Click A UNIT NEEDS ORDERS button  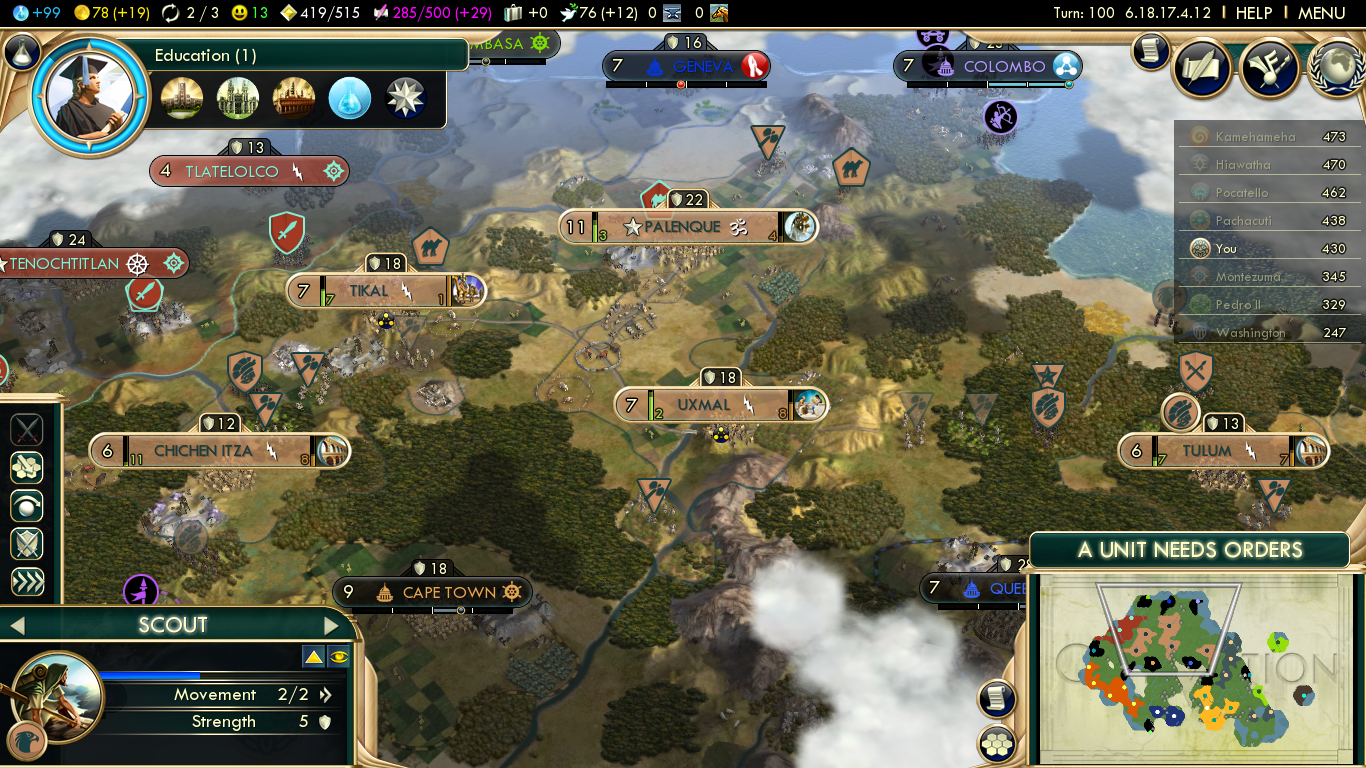(x=1189, y=550)
